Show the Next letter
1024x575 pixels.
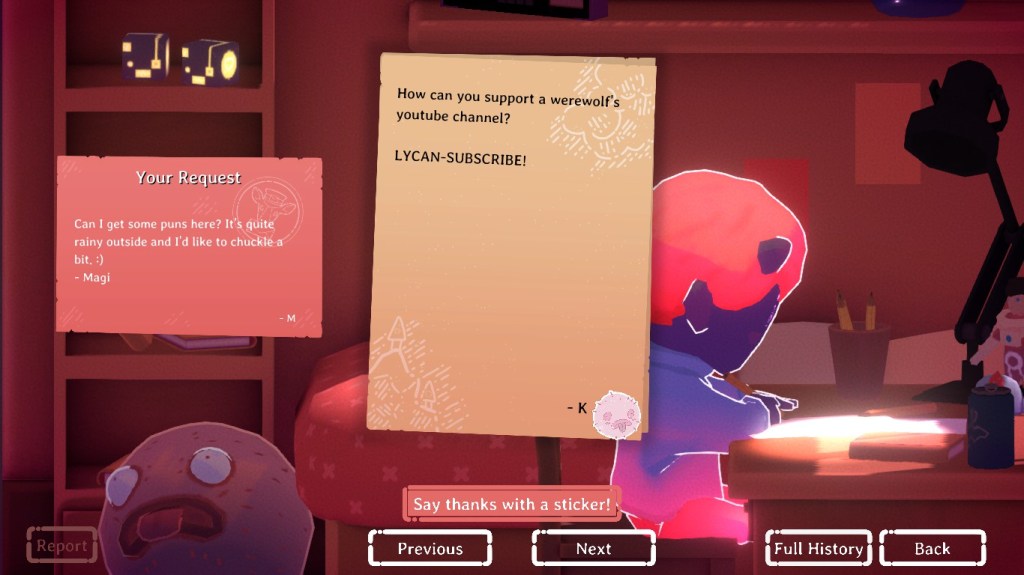pyautogui.click(x=593, y=548)
